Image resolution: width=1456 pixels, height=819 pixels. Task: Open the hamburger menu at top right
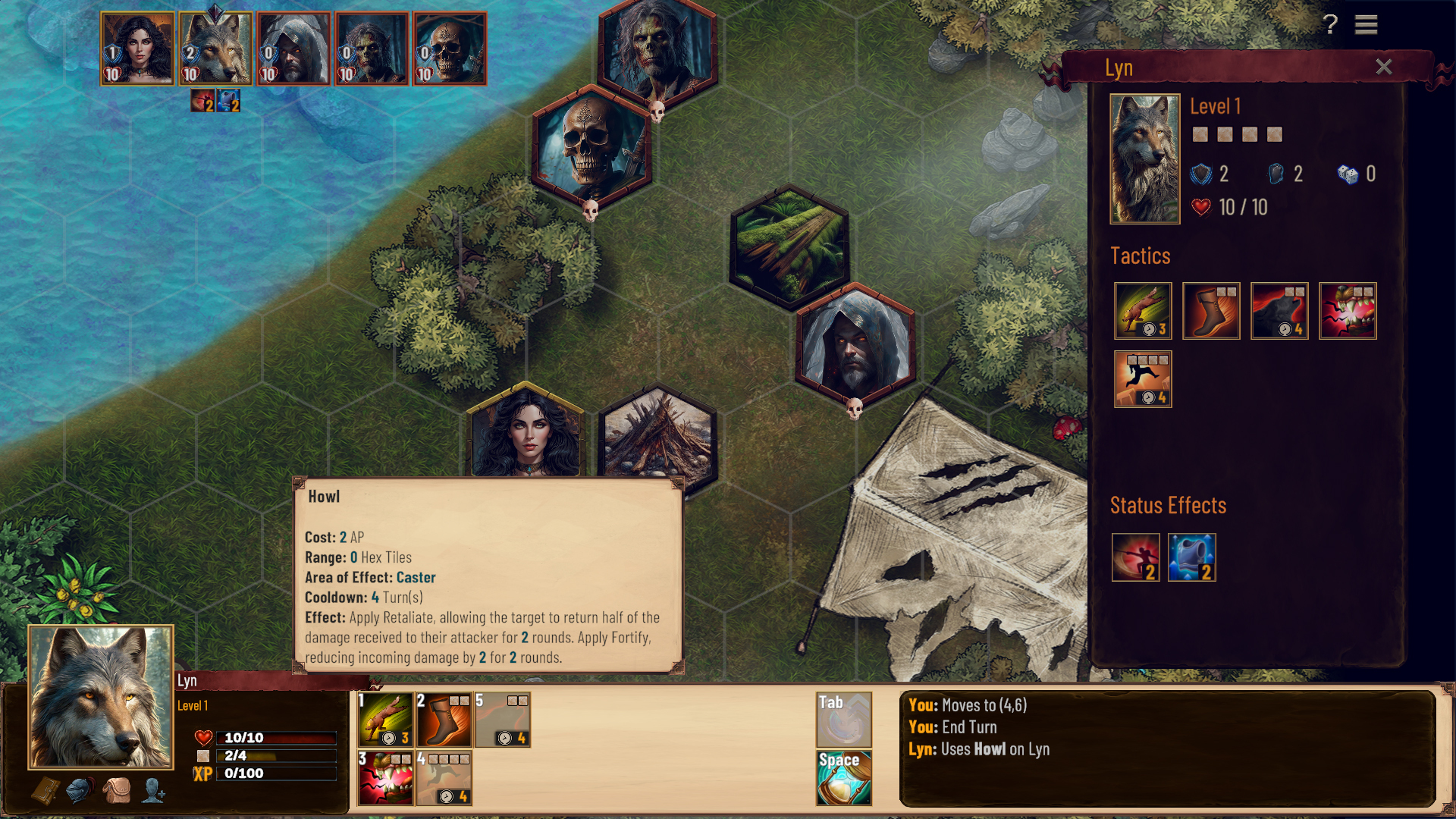point(1366,25)
